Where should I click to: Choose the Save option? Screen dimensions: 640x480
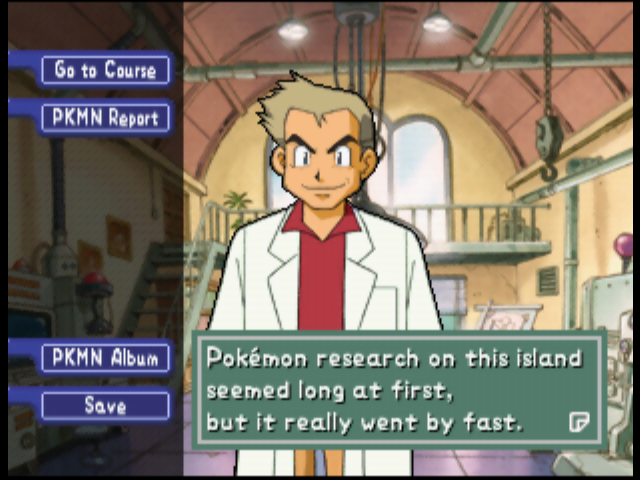[x=105, y=406]
